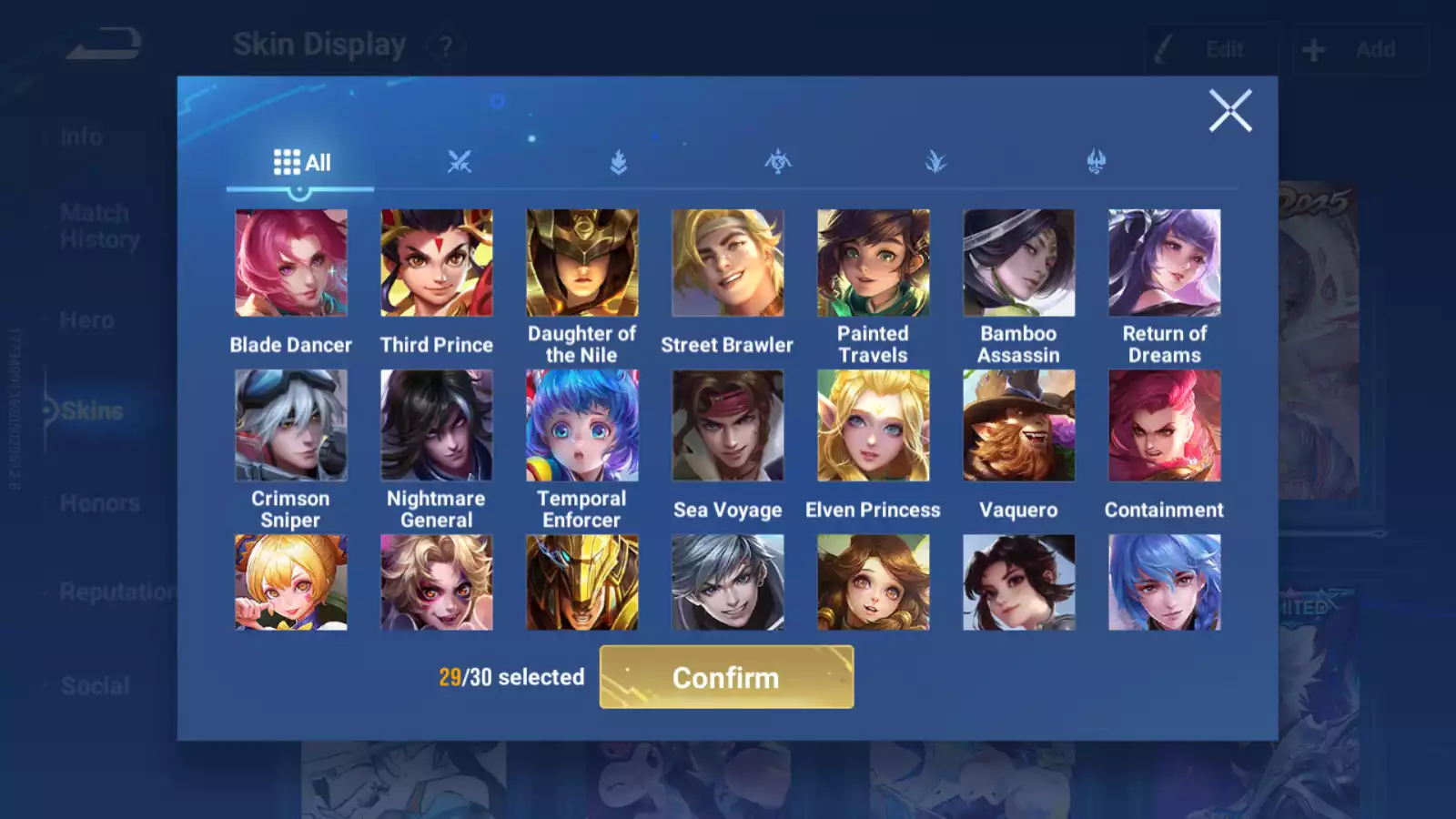Select the Temporal Enforcer skin
Viewport: 1456px width, 819px height.
coord(582,425)
